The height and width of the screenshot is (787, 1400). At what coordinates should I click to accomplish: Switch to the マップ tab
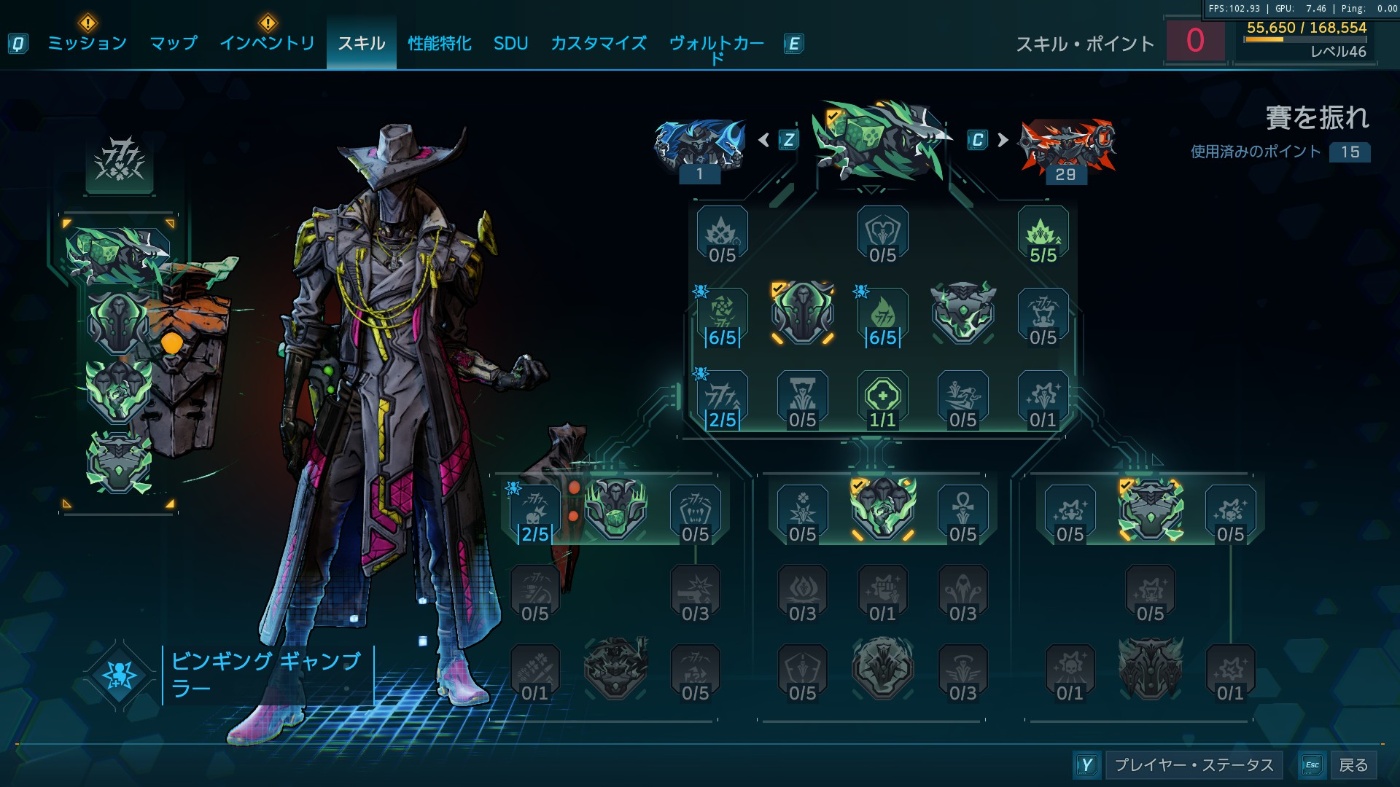173,43
